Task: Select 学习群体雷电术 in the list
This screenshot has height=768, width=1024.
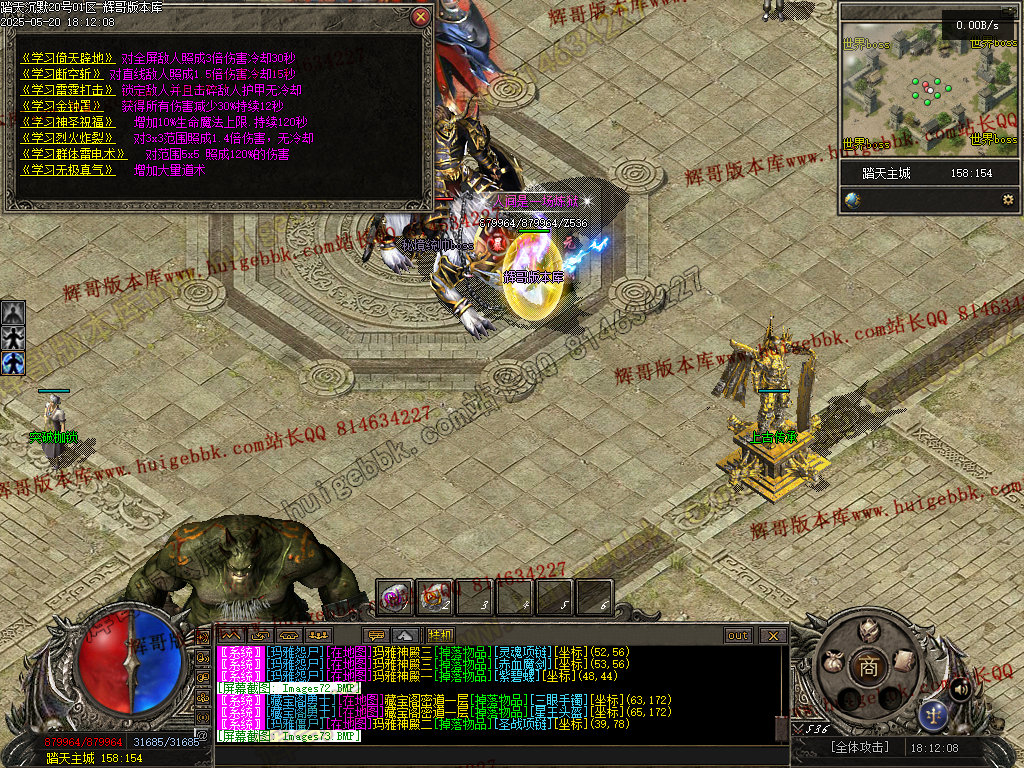Action: tap(73, 154)
